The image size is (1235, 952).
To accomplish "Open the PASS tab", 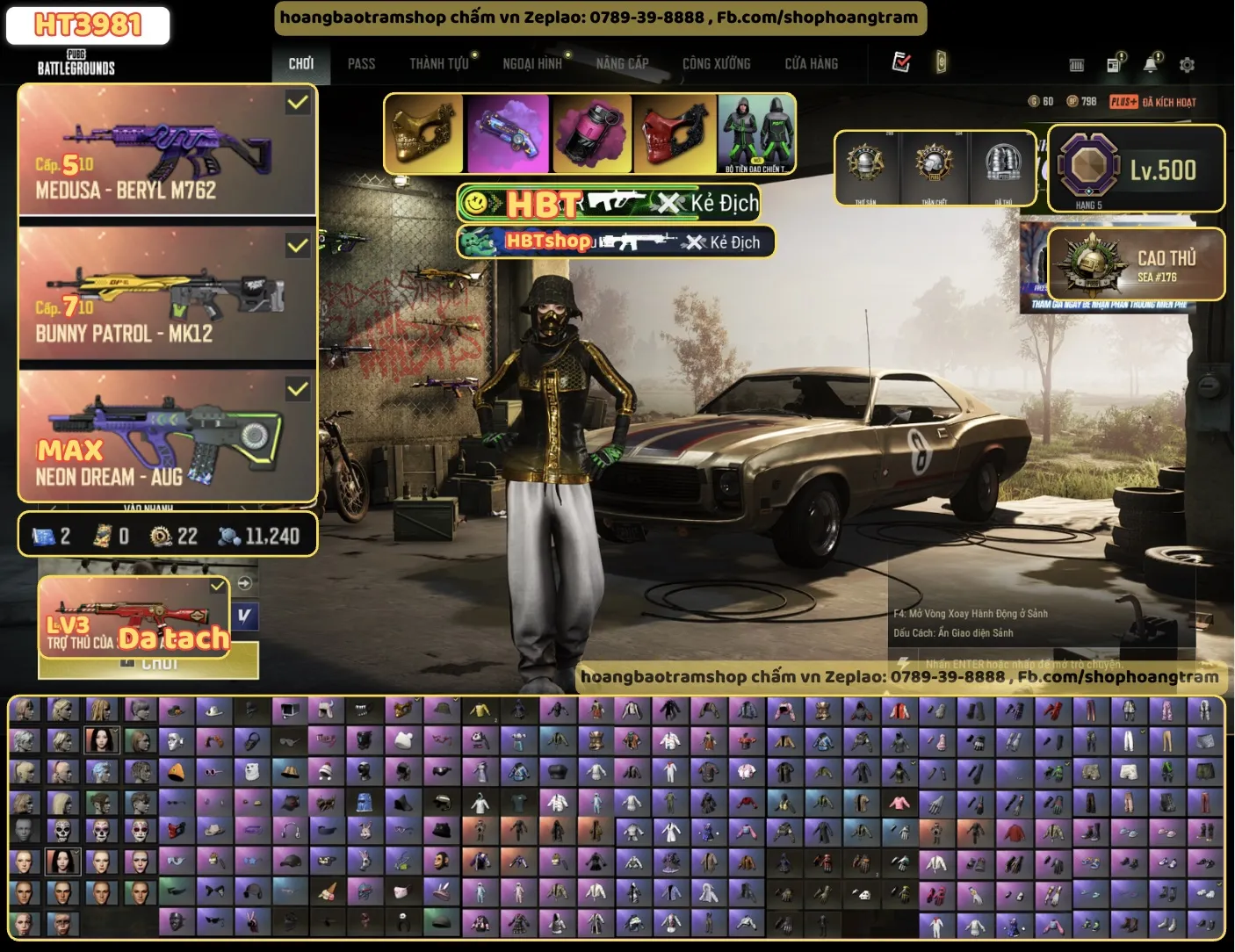I will coord(361,63).
